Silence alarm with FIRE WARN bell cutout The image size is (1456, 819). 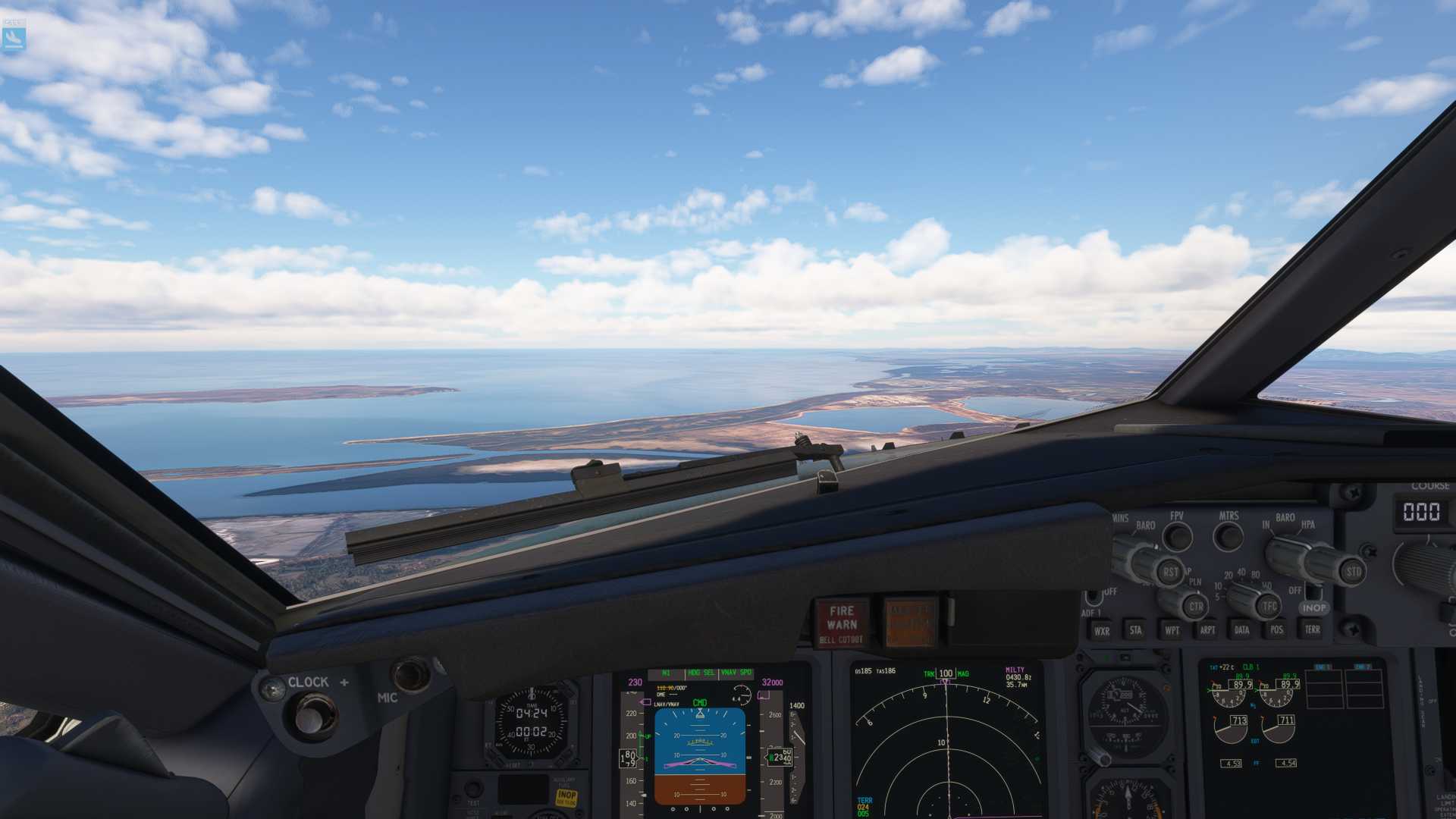pos(842,623)
